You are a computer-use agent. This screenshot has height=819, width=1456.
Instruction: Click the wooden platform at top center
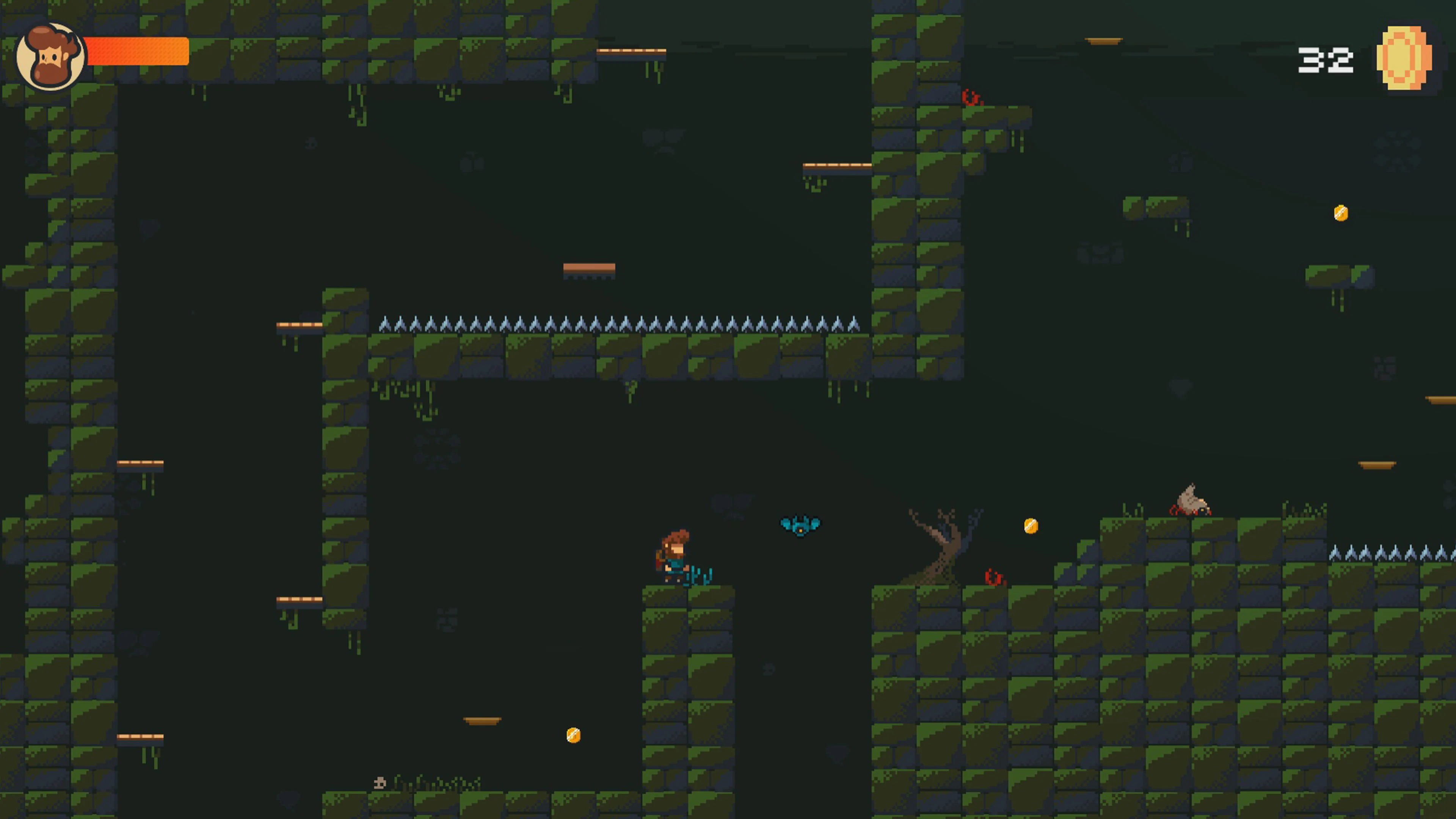point(631,51)
